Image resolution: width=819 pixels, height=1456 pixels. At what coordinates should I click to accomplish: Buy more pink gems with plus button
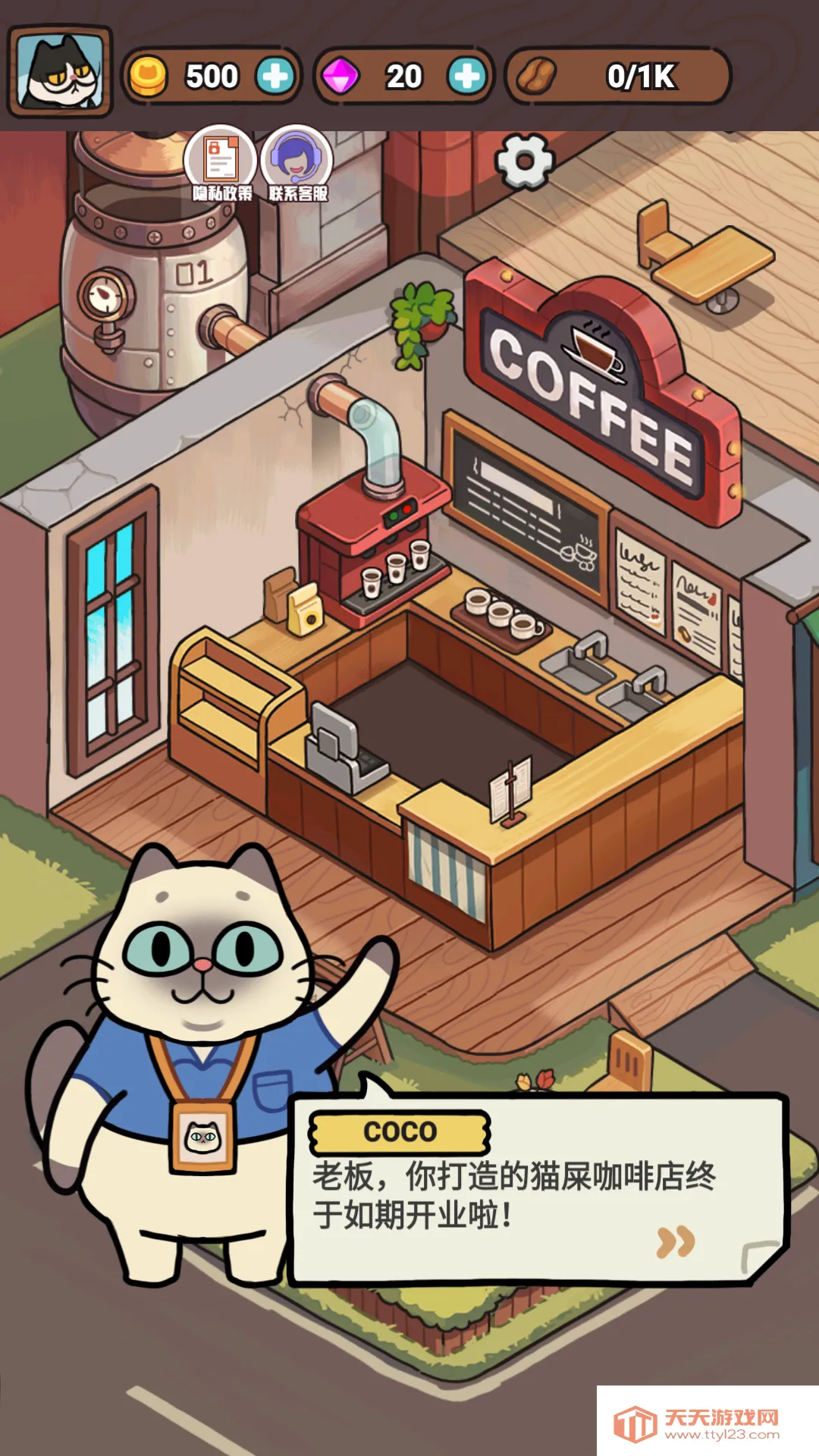(466, 76)
